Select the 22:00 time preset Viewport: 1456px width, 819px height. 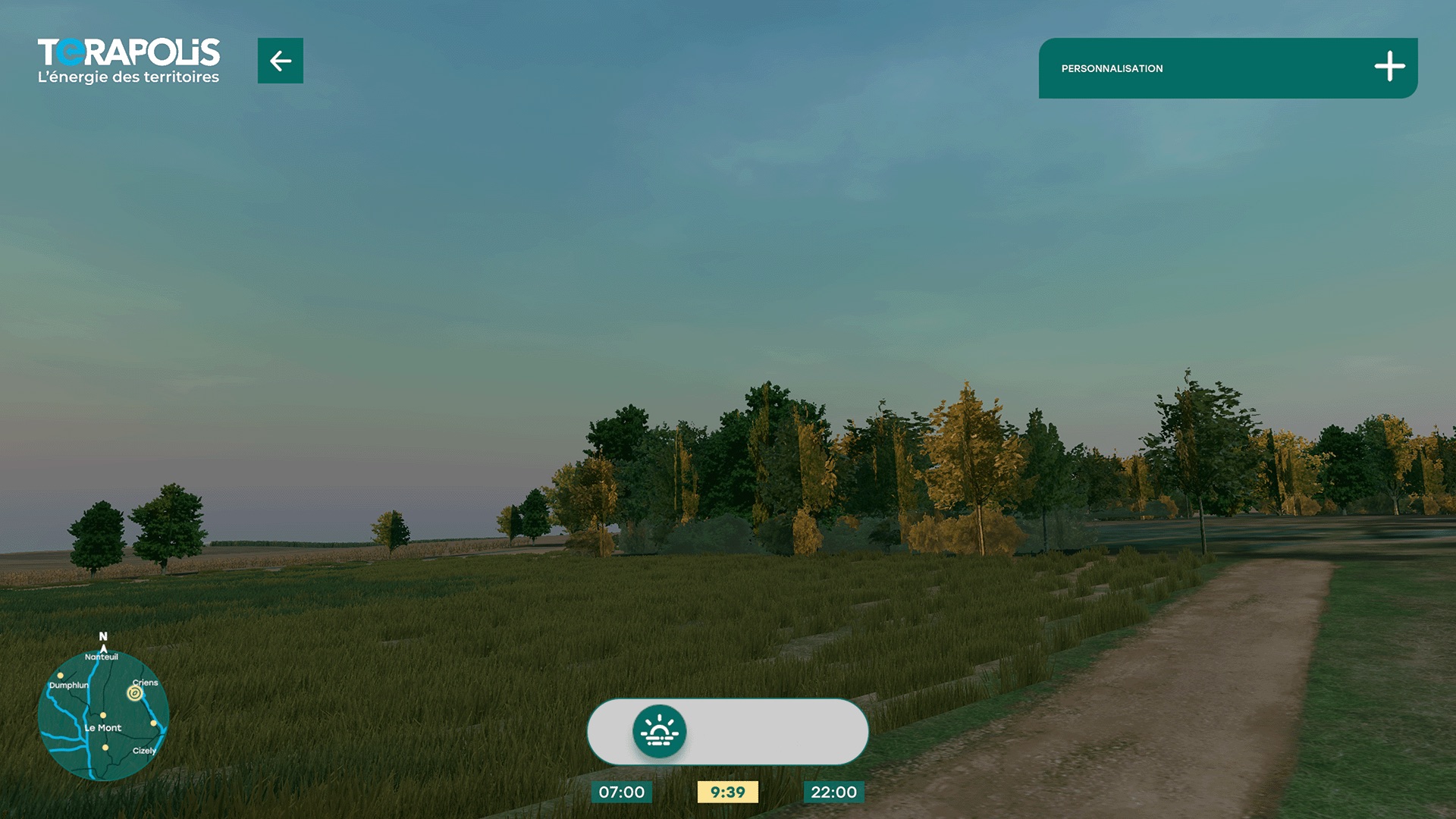tap(833, 792)
